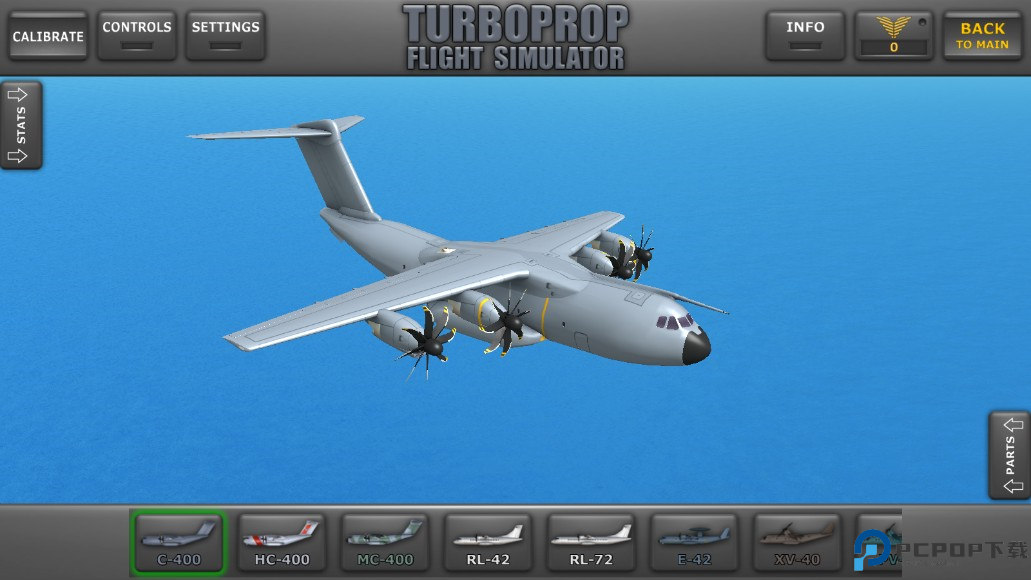Show the Info panel

[x=805, y=35]
